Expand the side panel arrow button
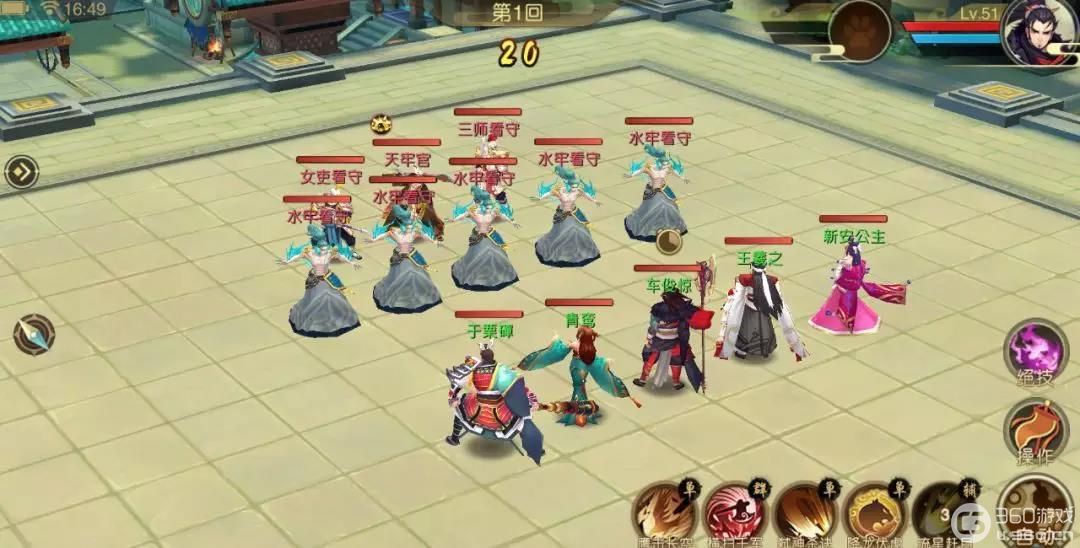 [x=21, y=172]
